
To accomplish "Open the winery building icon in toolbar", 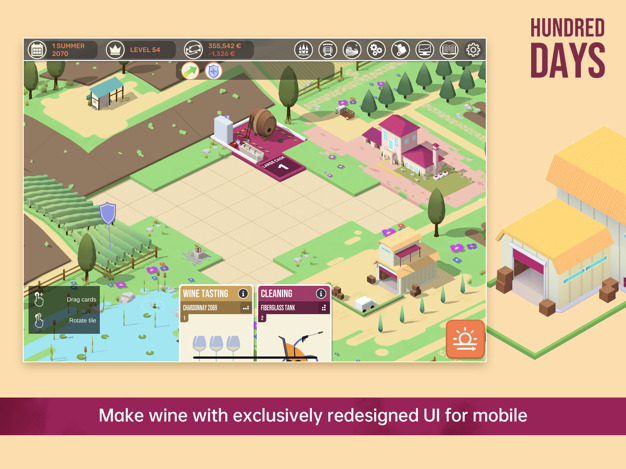I will [303, 49].
